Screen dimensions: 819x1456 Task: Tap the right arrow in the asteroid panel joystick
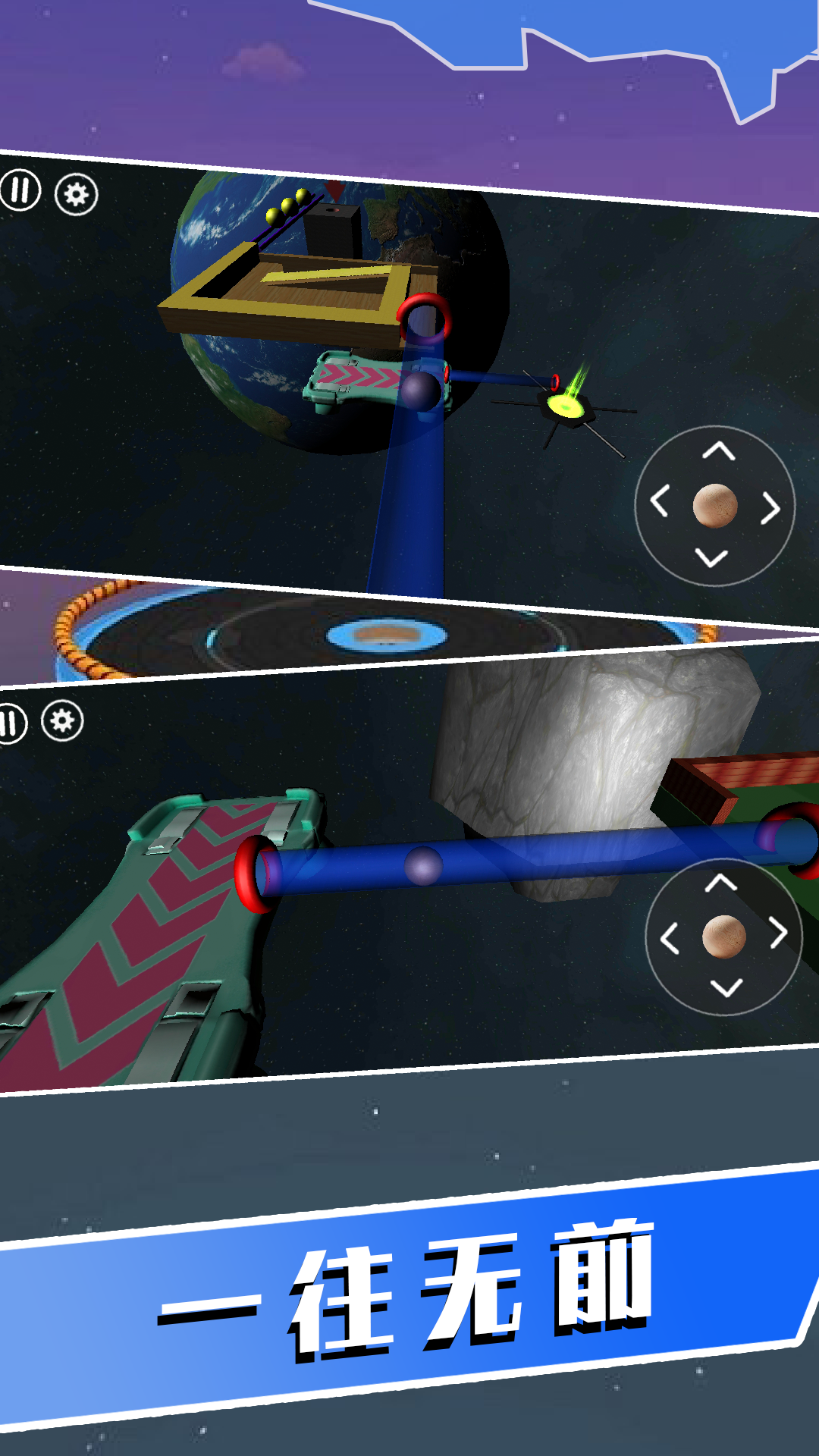tap(778, 933)
